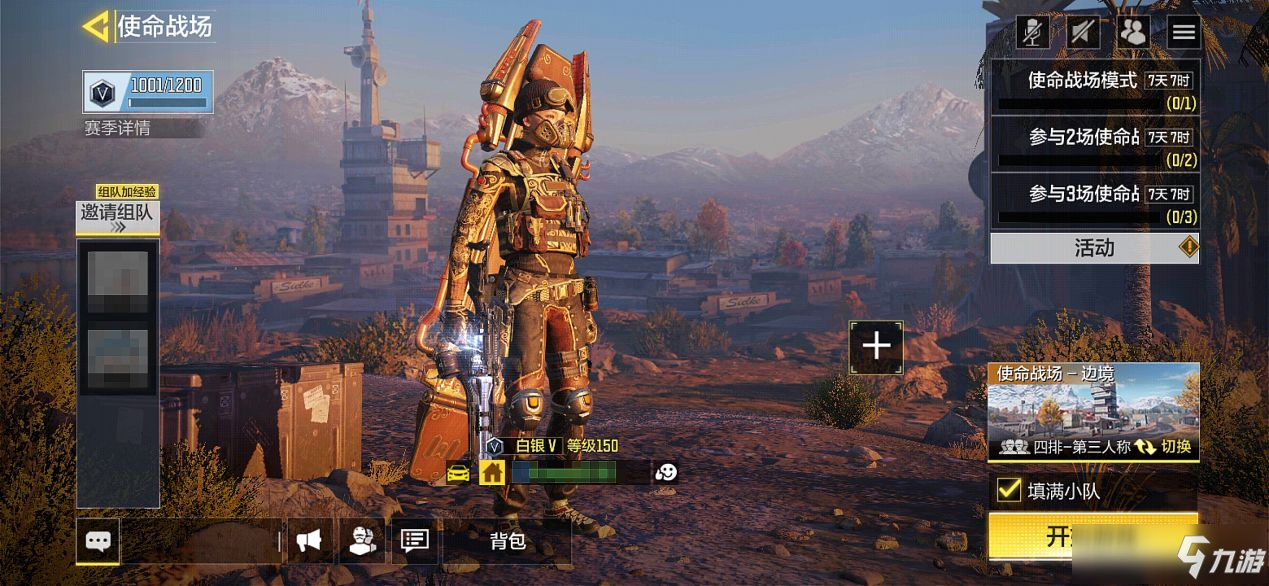Switch mode via the 使命战场-边境 map card
This screenshot has height=586, width=1269.
coord(1094,412)
